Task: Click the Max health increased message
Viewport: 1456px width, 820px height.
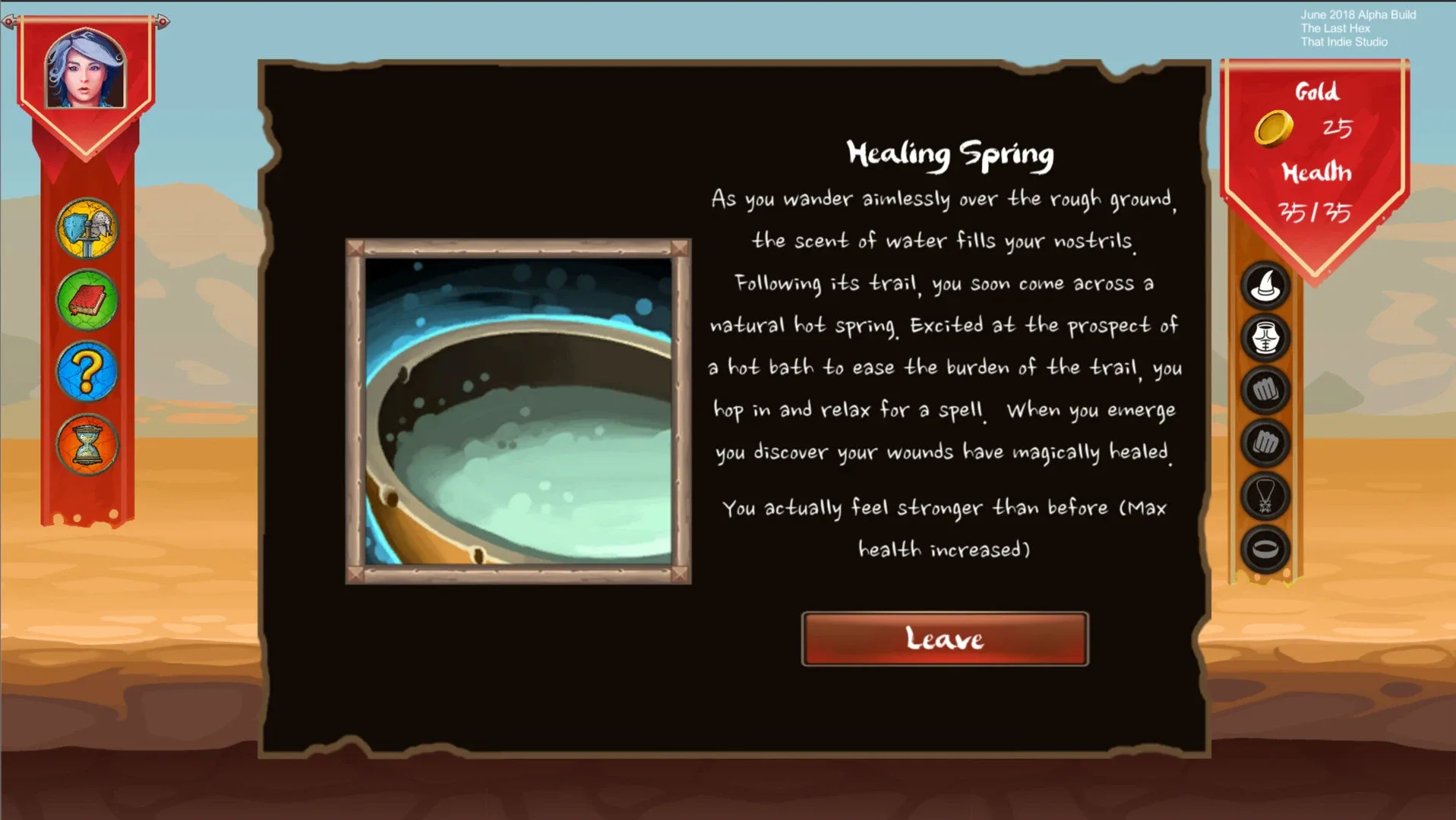Action: 945,528
